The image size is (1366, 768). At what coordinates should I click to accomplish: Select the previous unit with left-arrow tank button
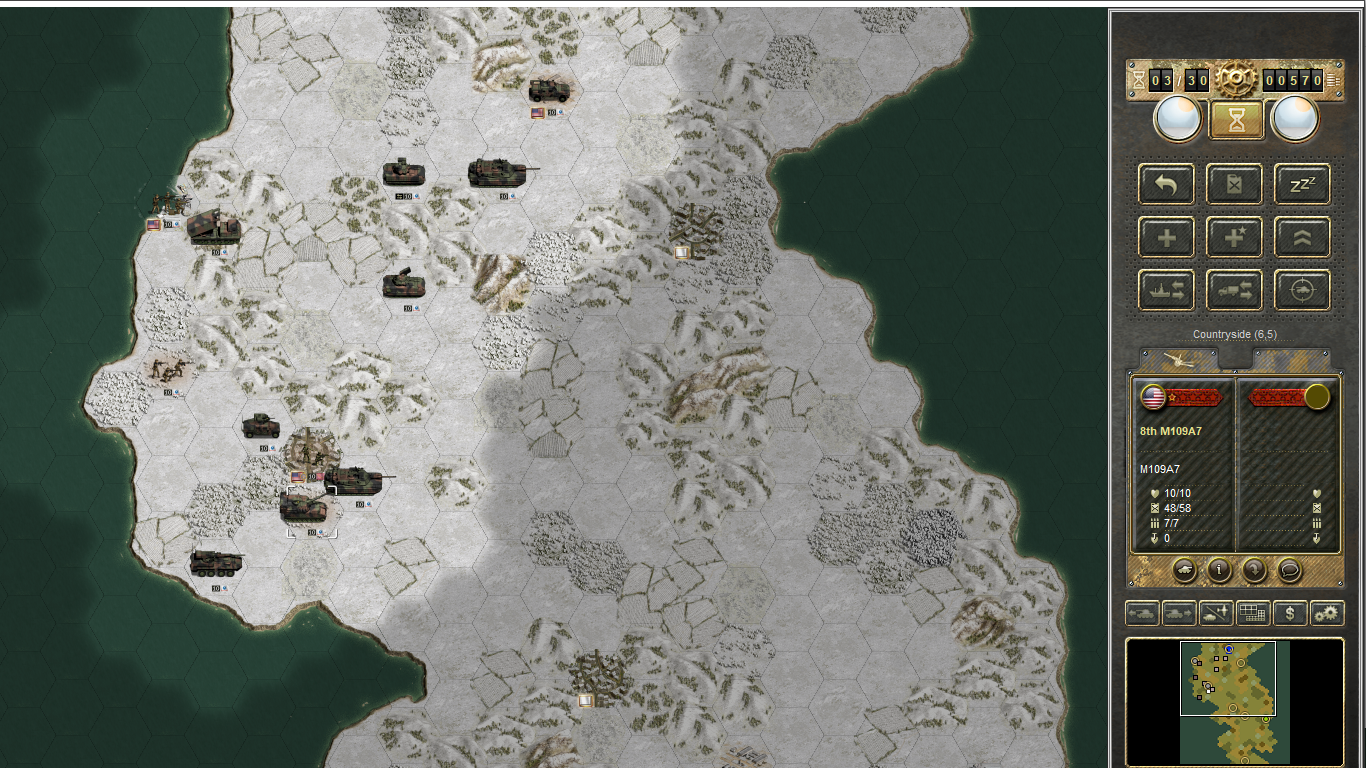coord(1142,613)
